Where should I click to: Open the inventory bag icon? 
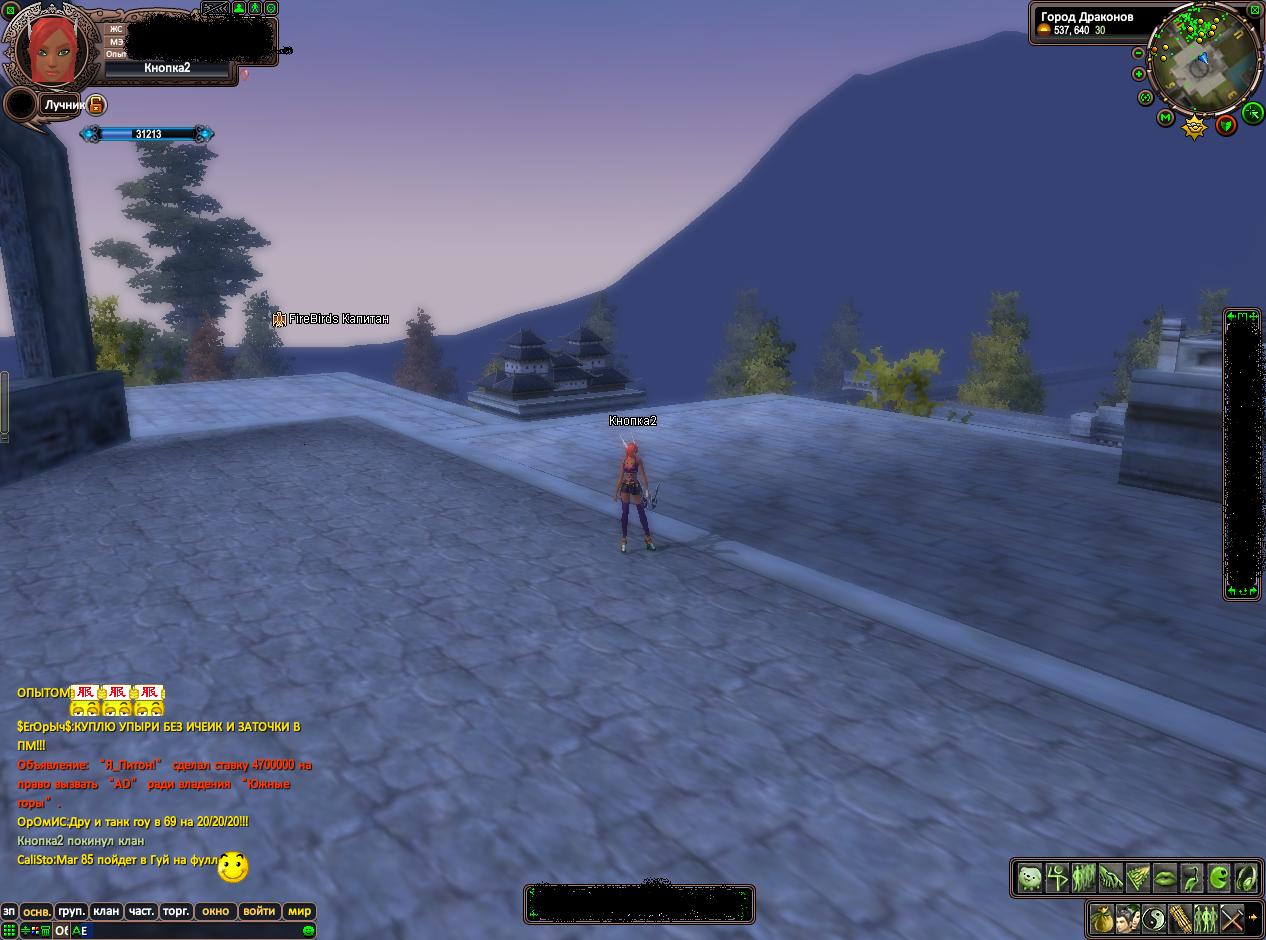click(1101, 917)
